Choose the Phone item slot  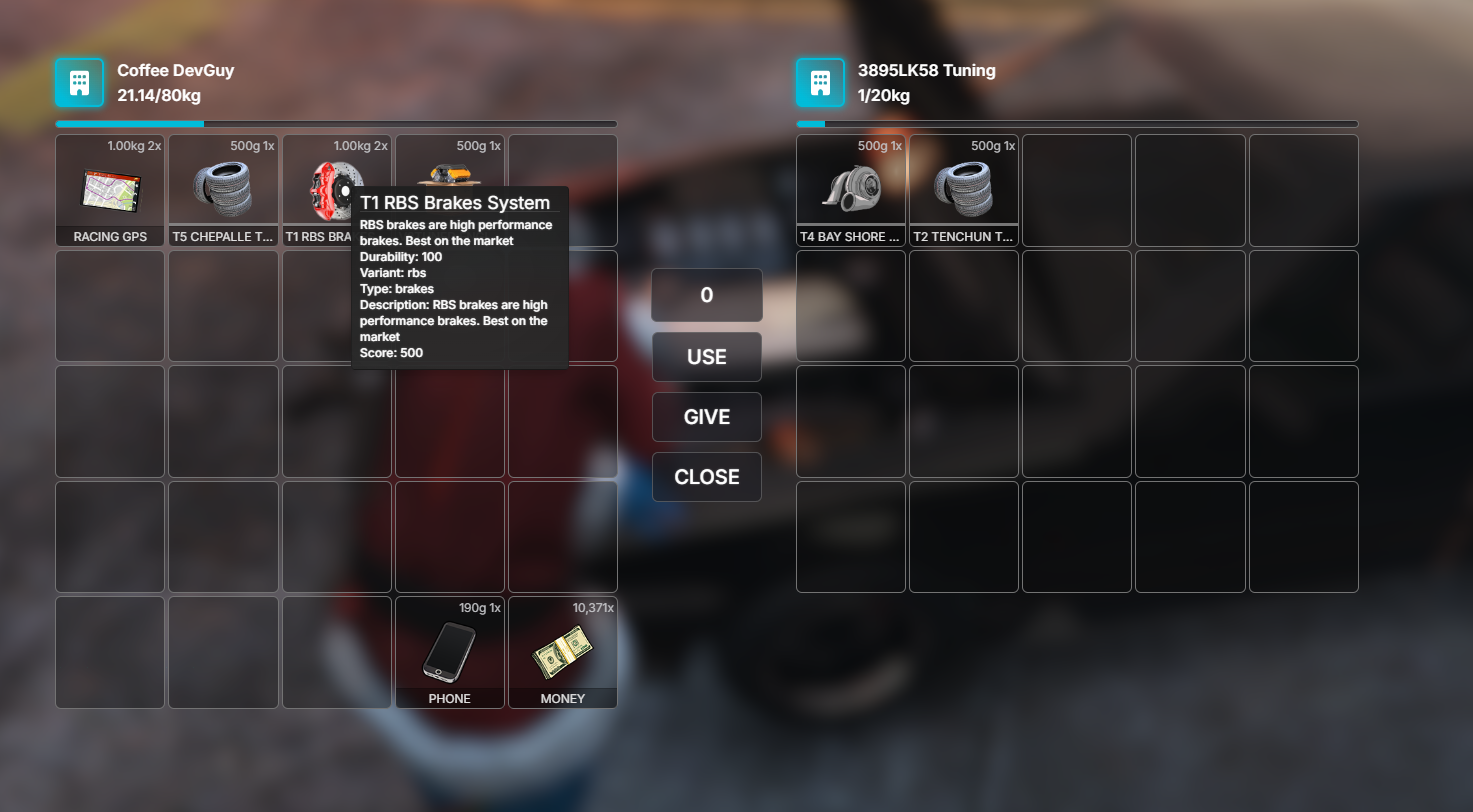[x=450, y=652]
